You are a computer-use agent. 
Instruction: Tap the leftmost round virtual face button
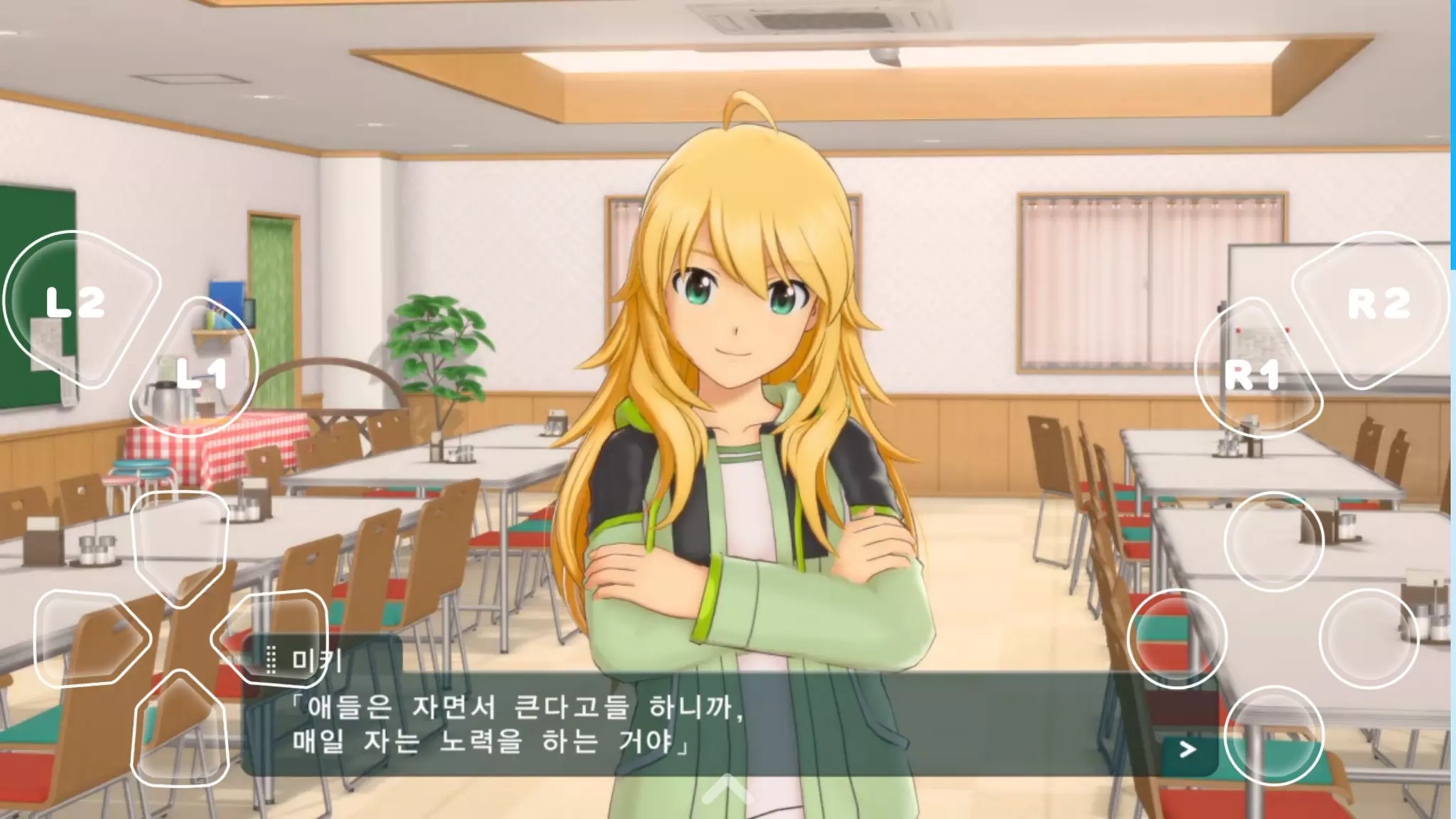[x=1177, y=638]
